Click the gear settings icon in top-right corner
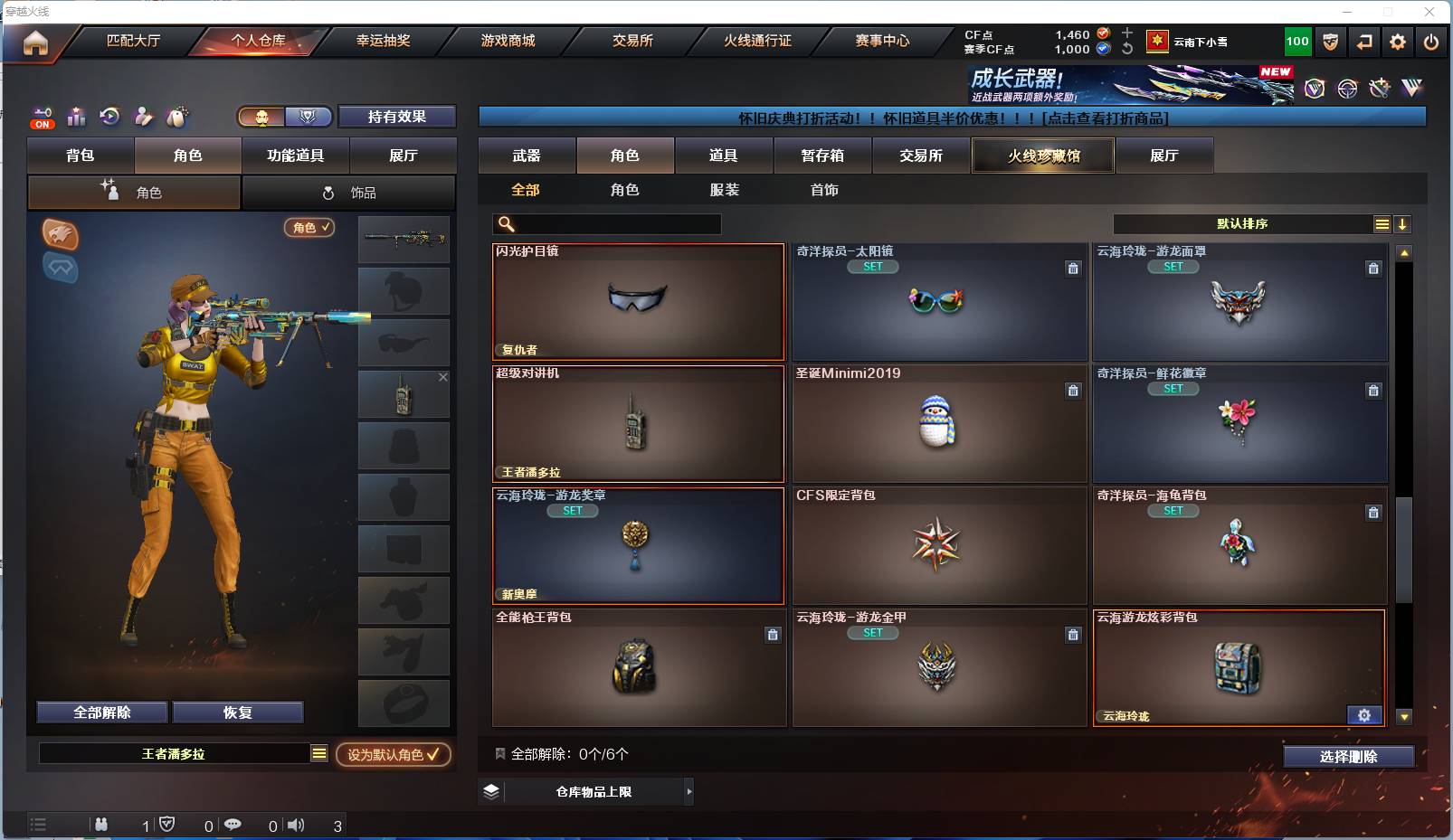1453x840 pixels. click(1398, 42)
